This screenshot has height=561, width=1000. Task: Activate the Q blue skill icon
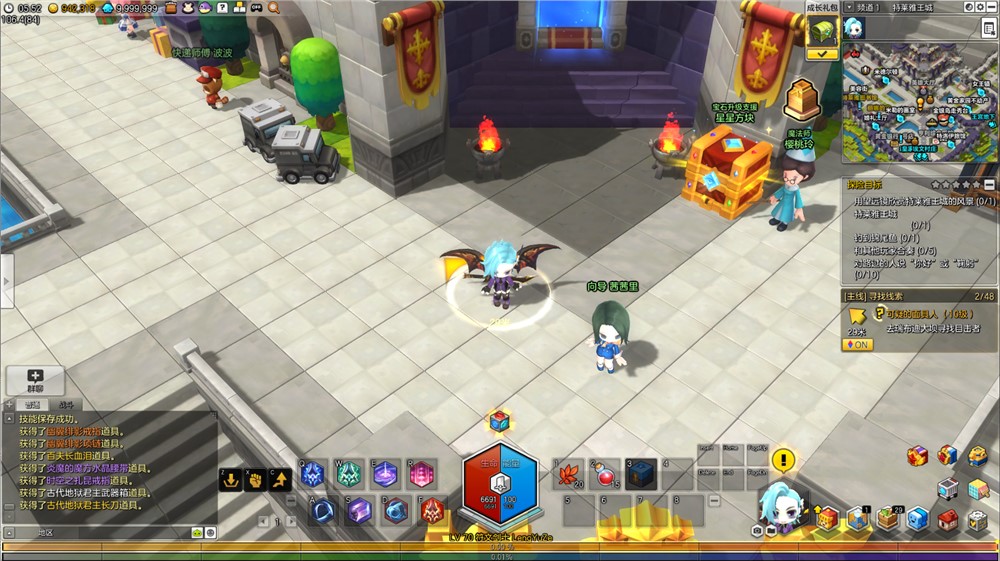tap(313, 475)
